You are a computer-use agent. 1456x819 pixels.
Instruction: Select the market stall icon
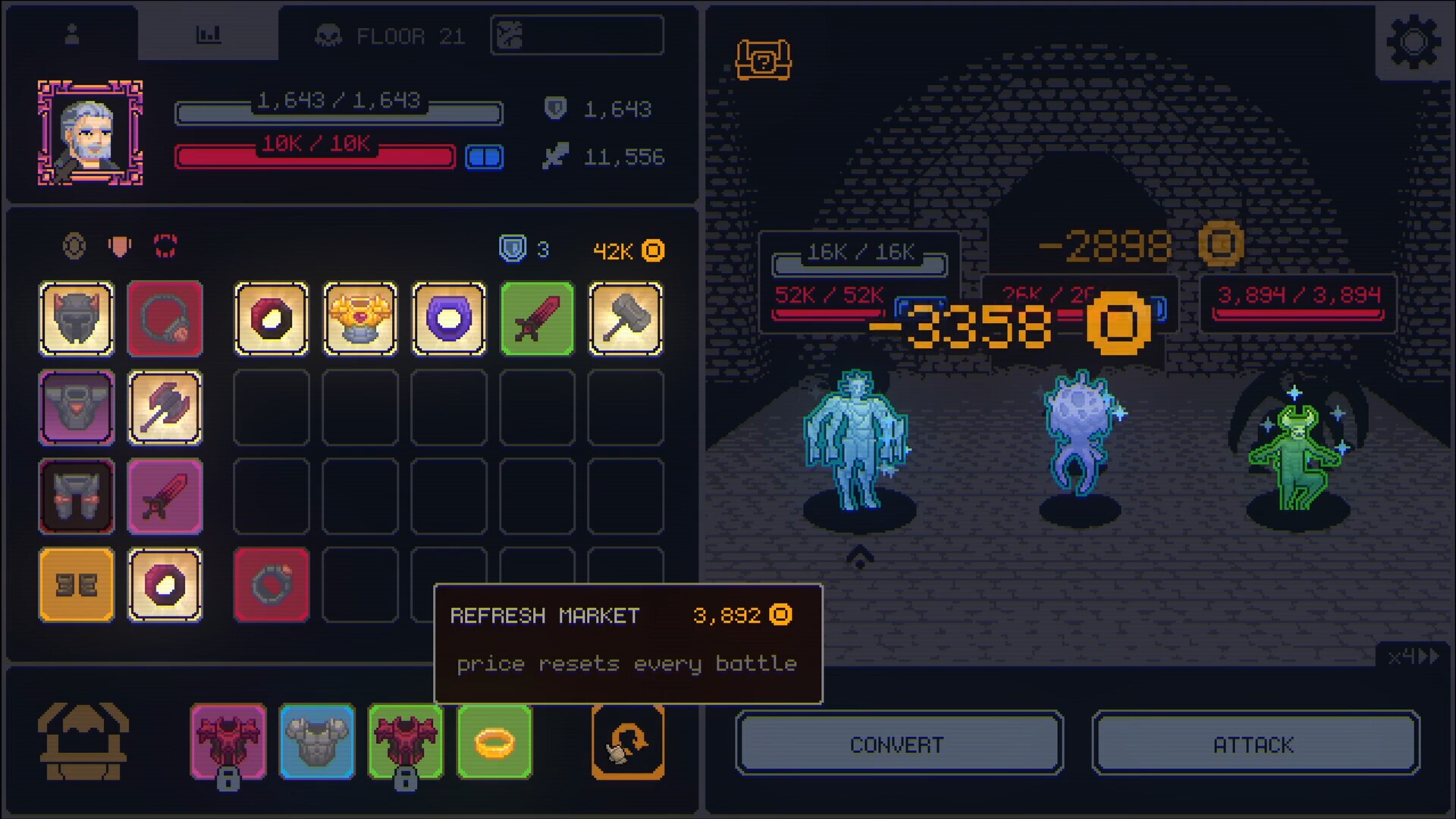pos(83,742)
